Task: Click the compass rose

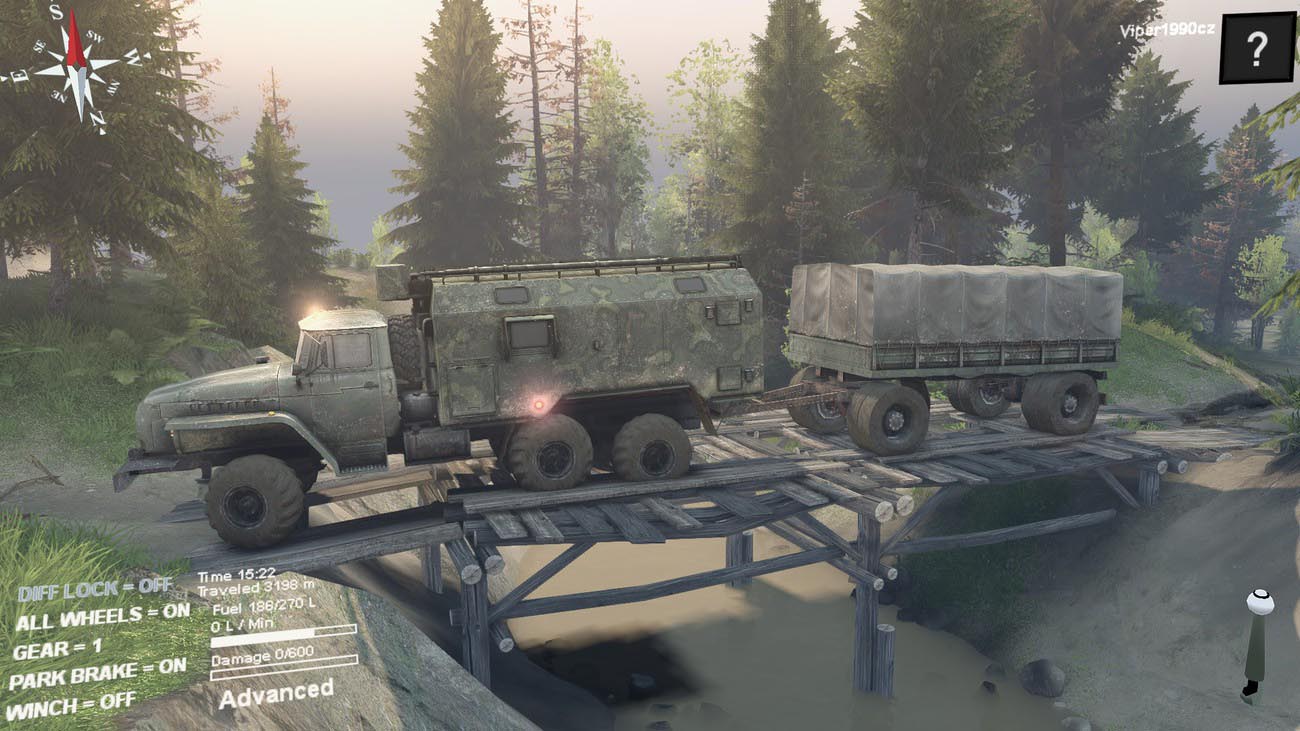Action: click(75, 68)
